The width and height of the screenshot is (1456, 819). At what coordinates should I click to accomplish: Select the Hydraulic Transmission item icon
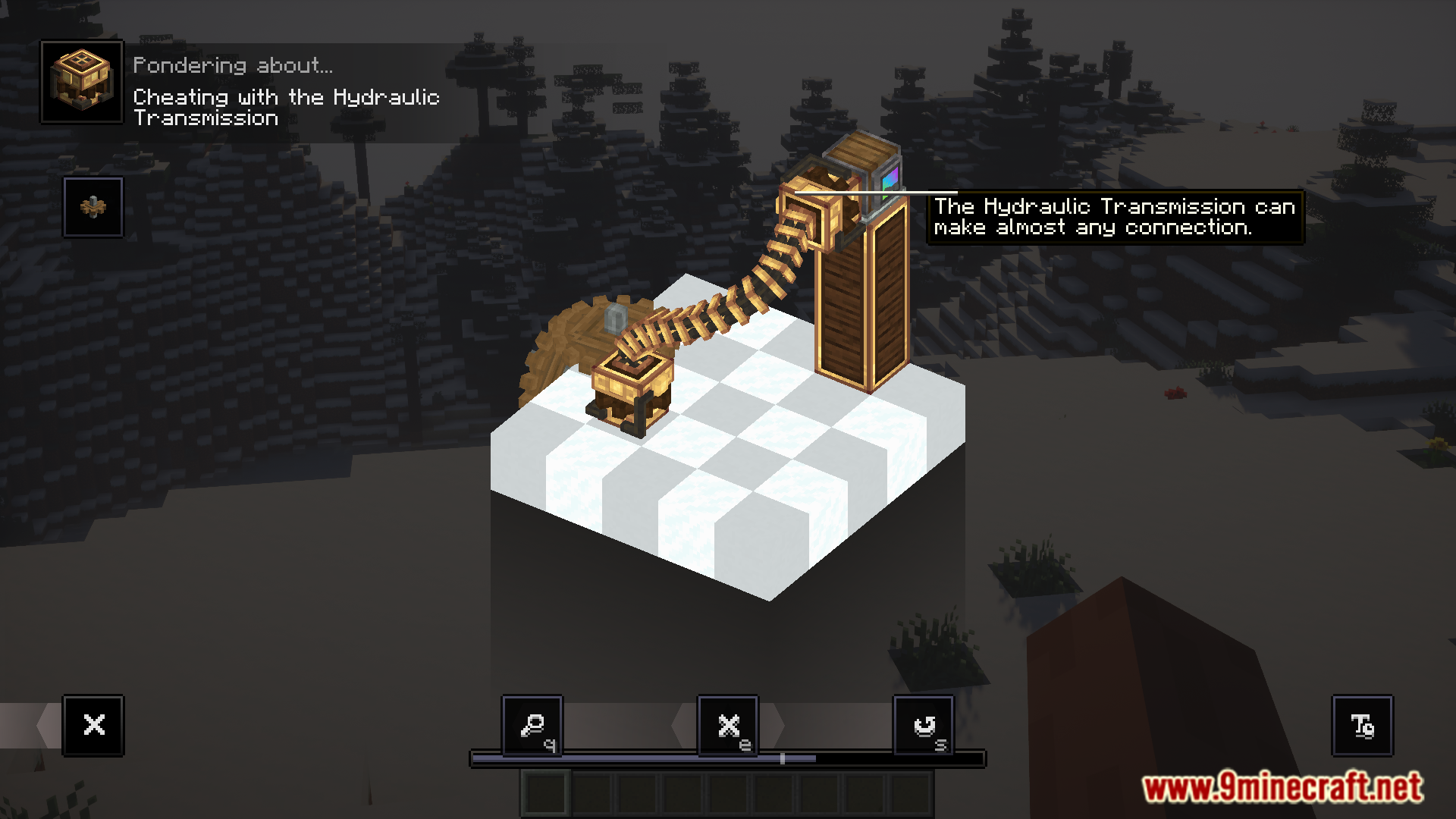click(82, 82)
